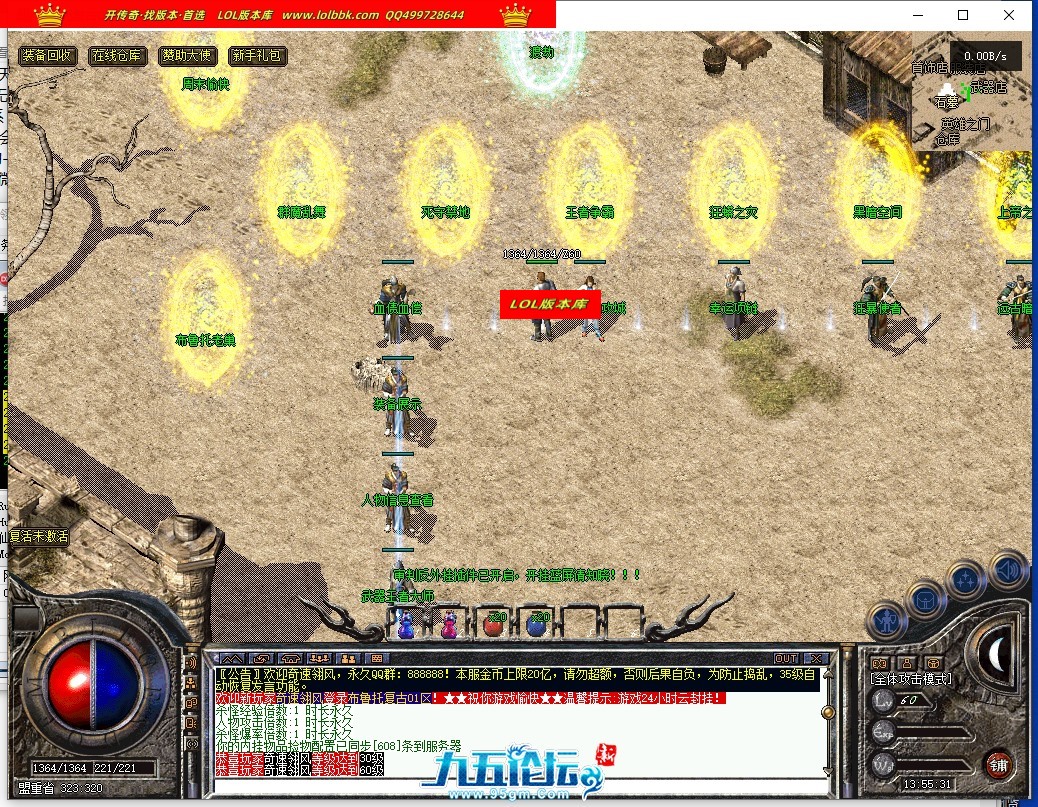Use the red potion stack in the belt

tap(494, 625)
